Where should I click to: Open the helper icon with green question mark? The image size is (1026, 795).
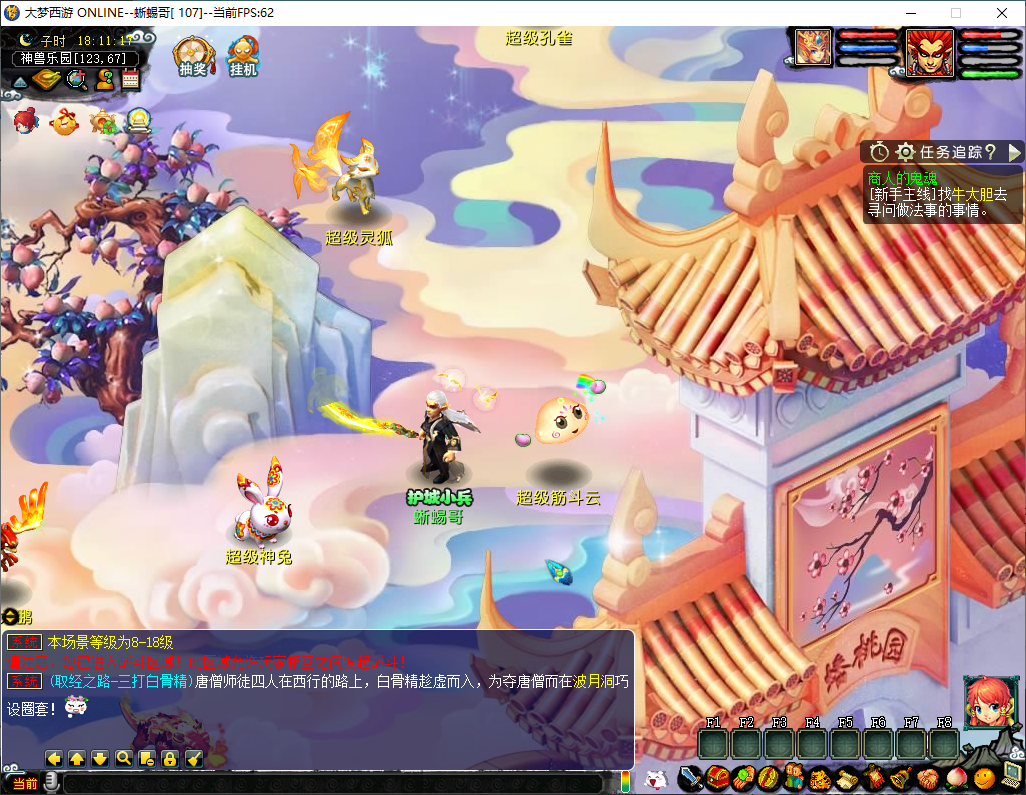(104, 79)
